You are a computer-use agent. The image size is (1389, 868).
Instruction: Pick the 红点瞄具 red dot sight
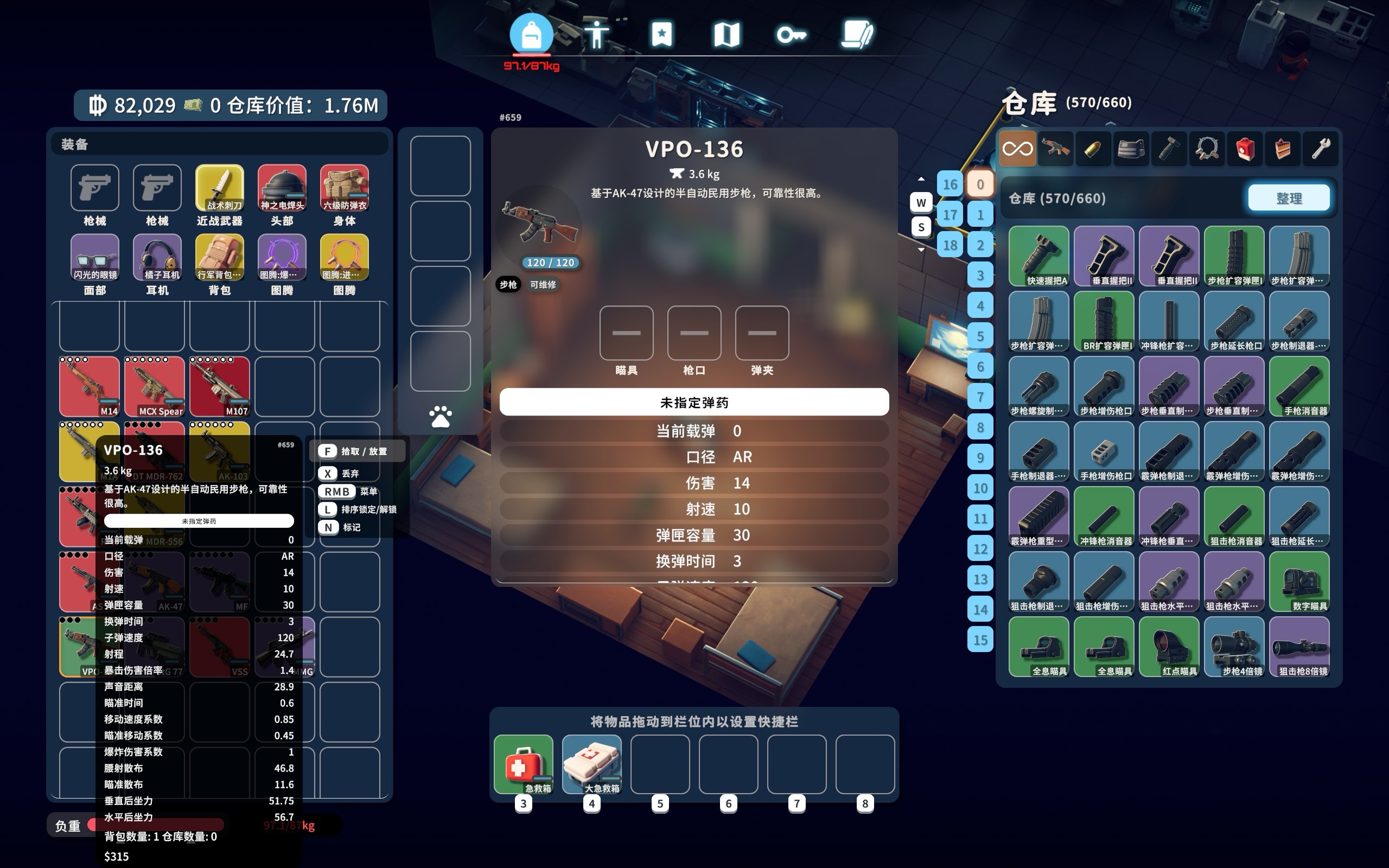point(1169,647)
